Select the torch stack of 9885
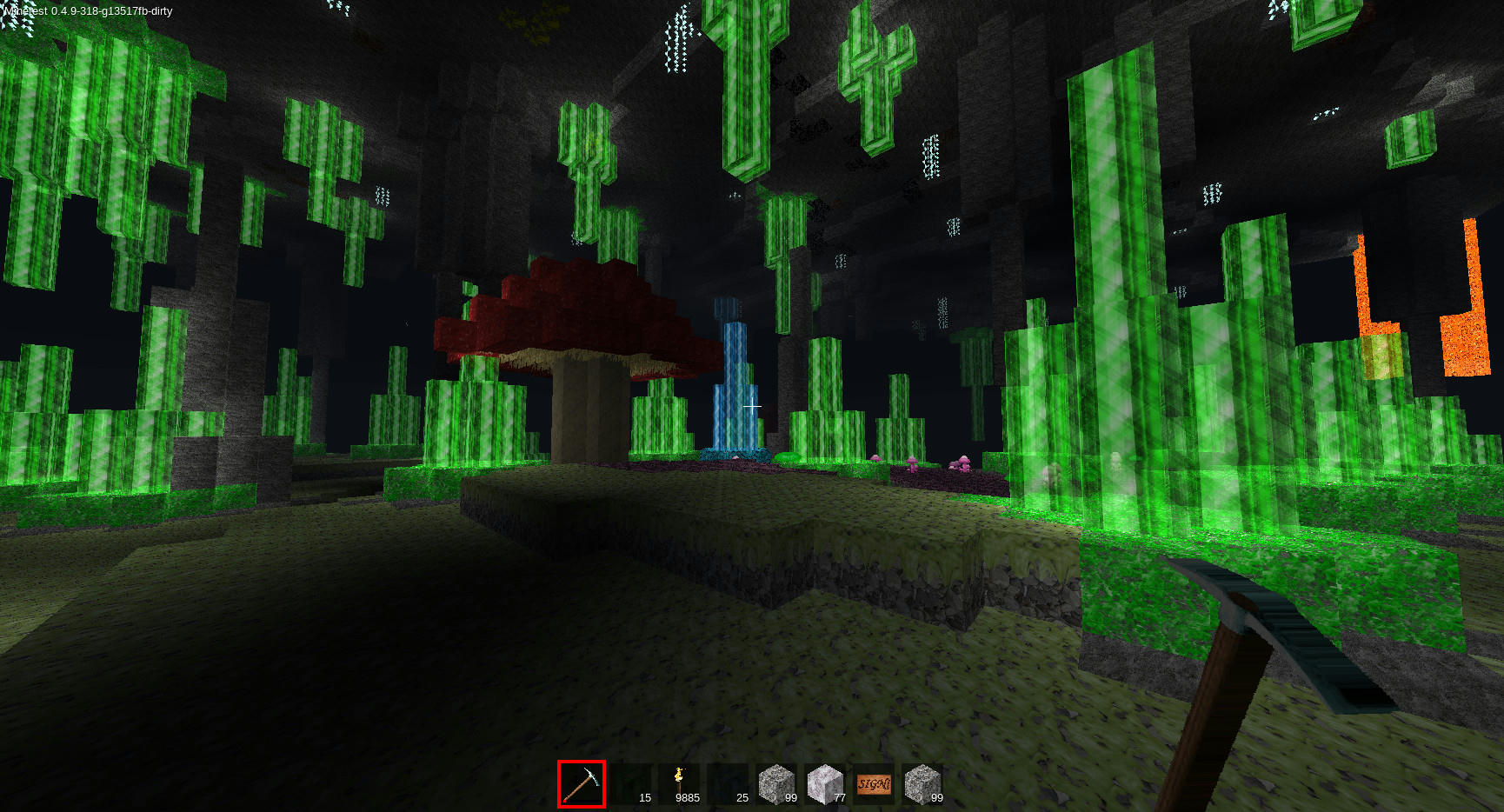The width and height of the screenshot is (1504, 812). point(679,784)
